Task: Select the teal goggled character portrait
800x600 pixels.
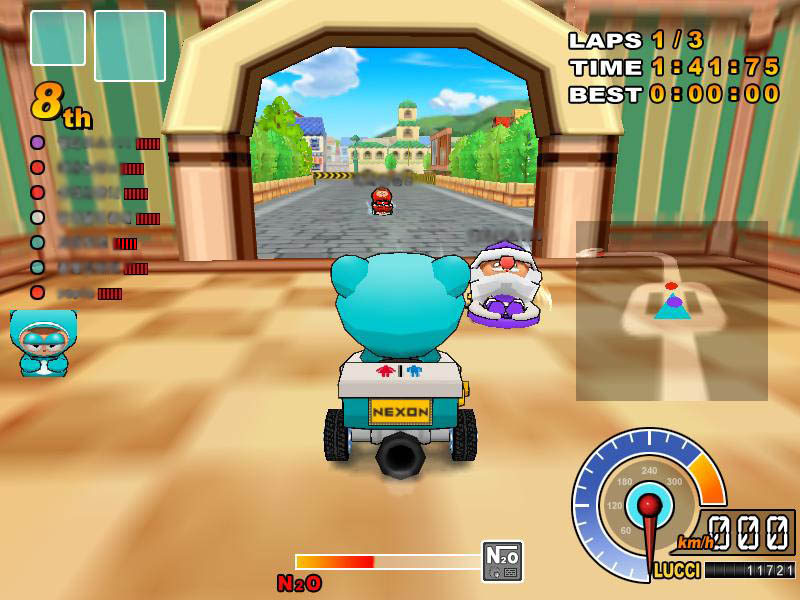Action: (x=43, y=342)
